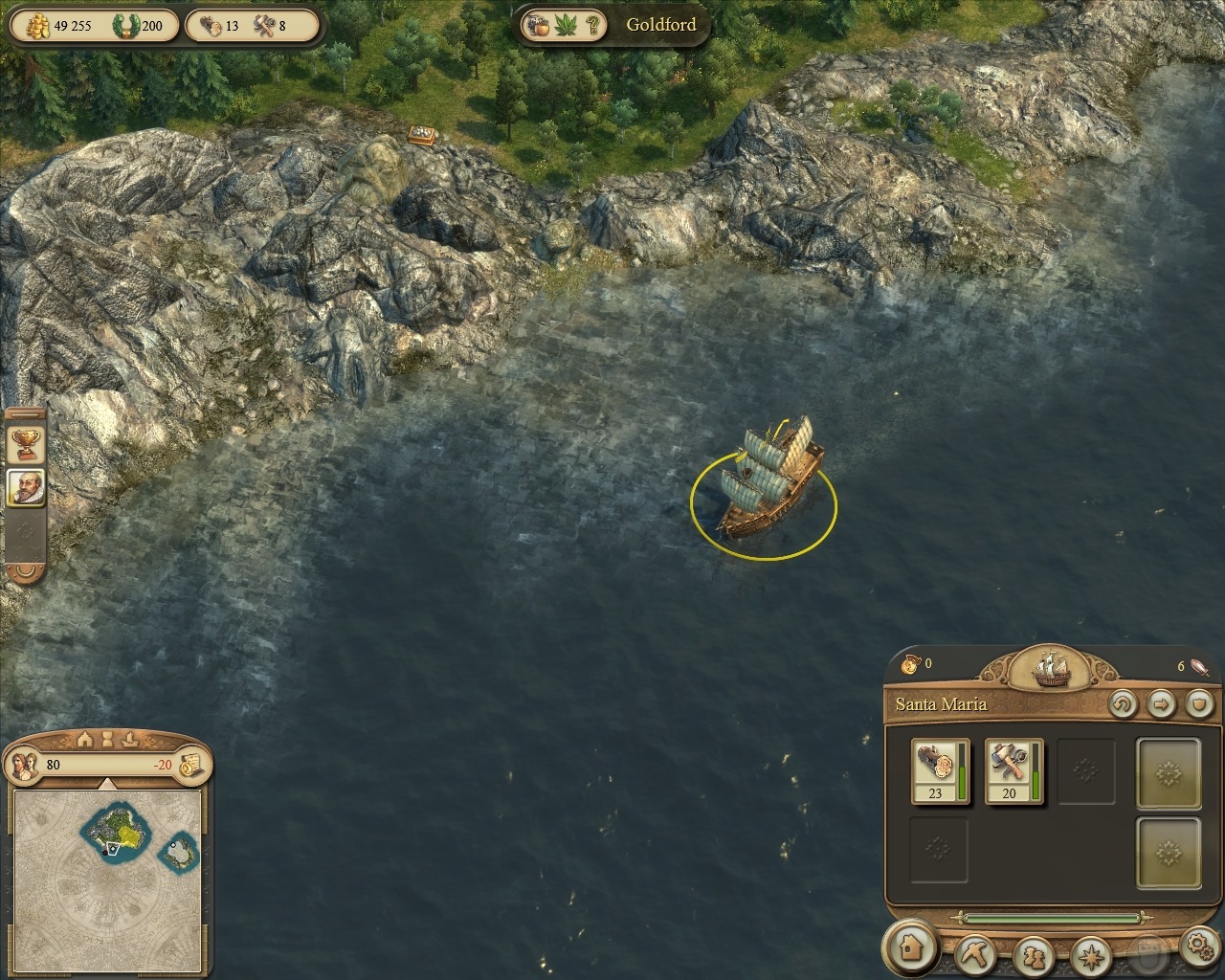The image size is (1225, 980).
Task: Select the tools cargo slot
Action: click(1013, 770)
